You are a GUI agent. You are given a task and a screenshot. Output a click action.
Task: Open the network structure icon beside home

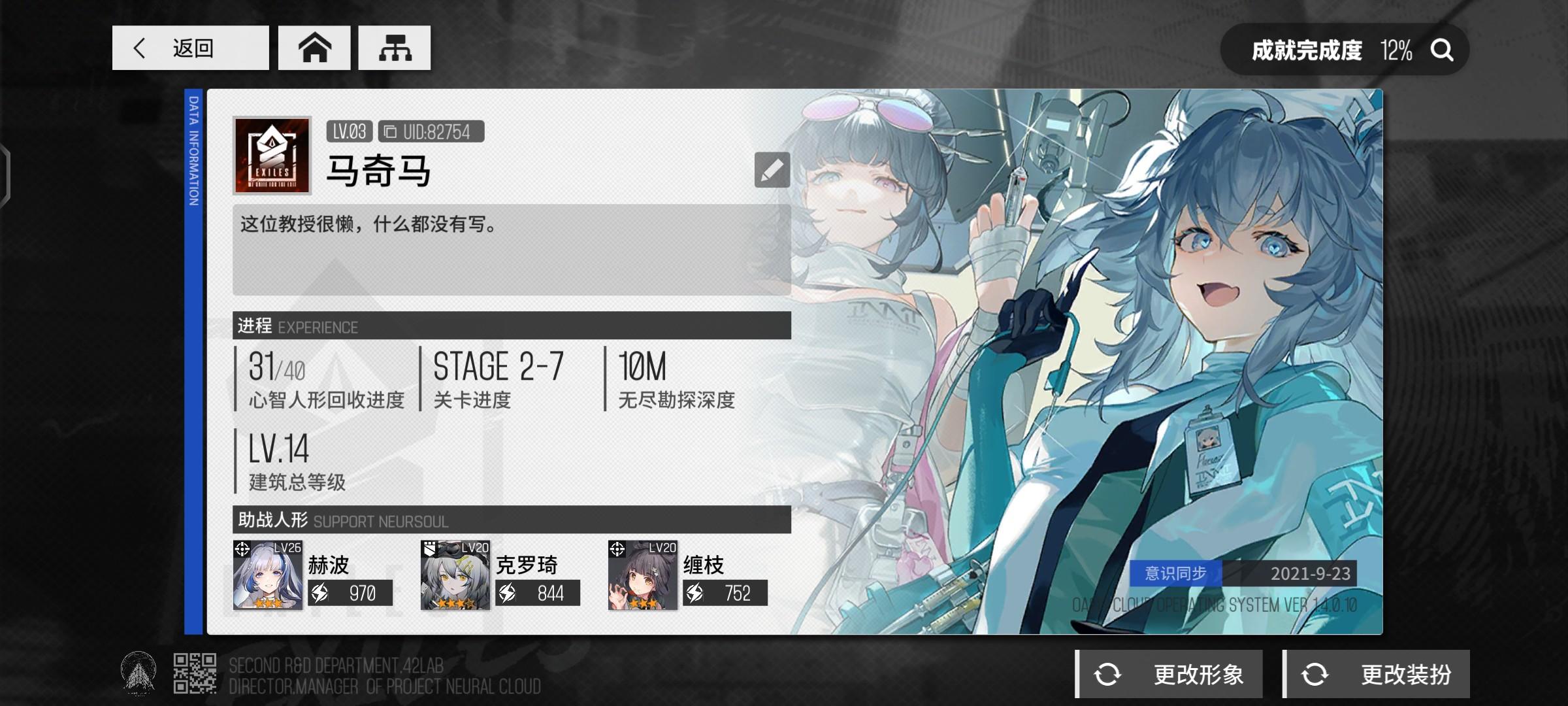393,48
